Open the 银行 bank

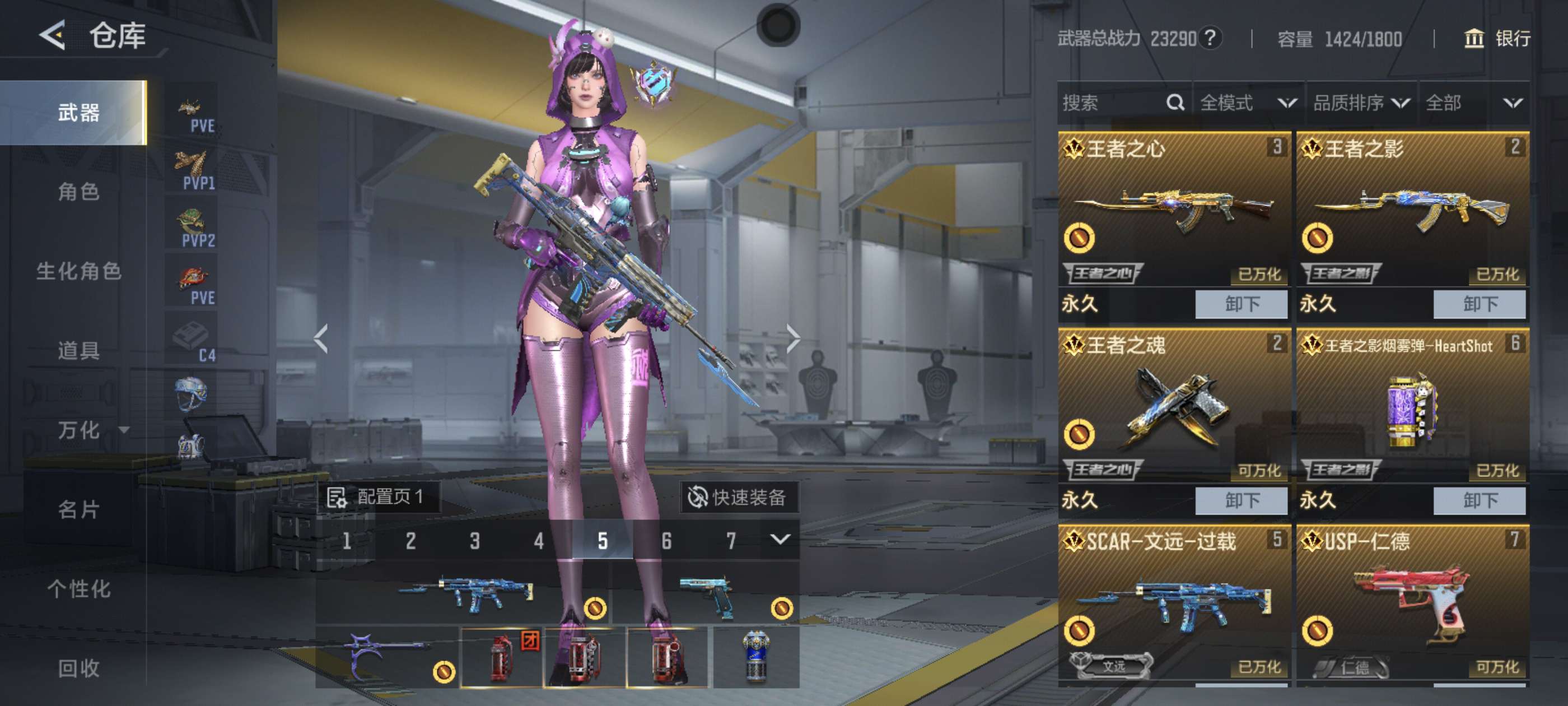pos(1497,39)
